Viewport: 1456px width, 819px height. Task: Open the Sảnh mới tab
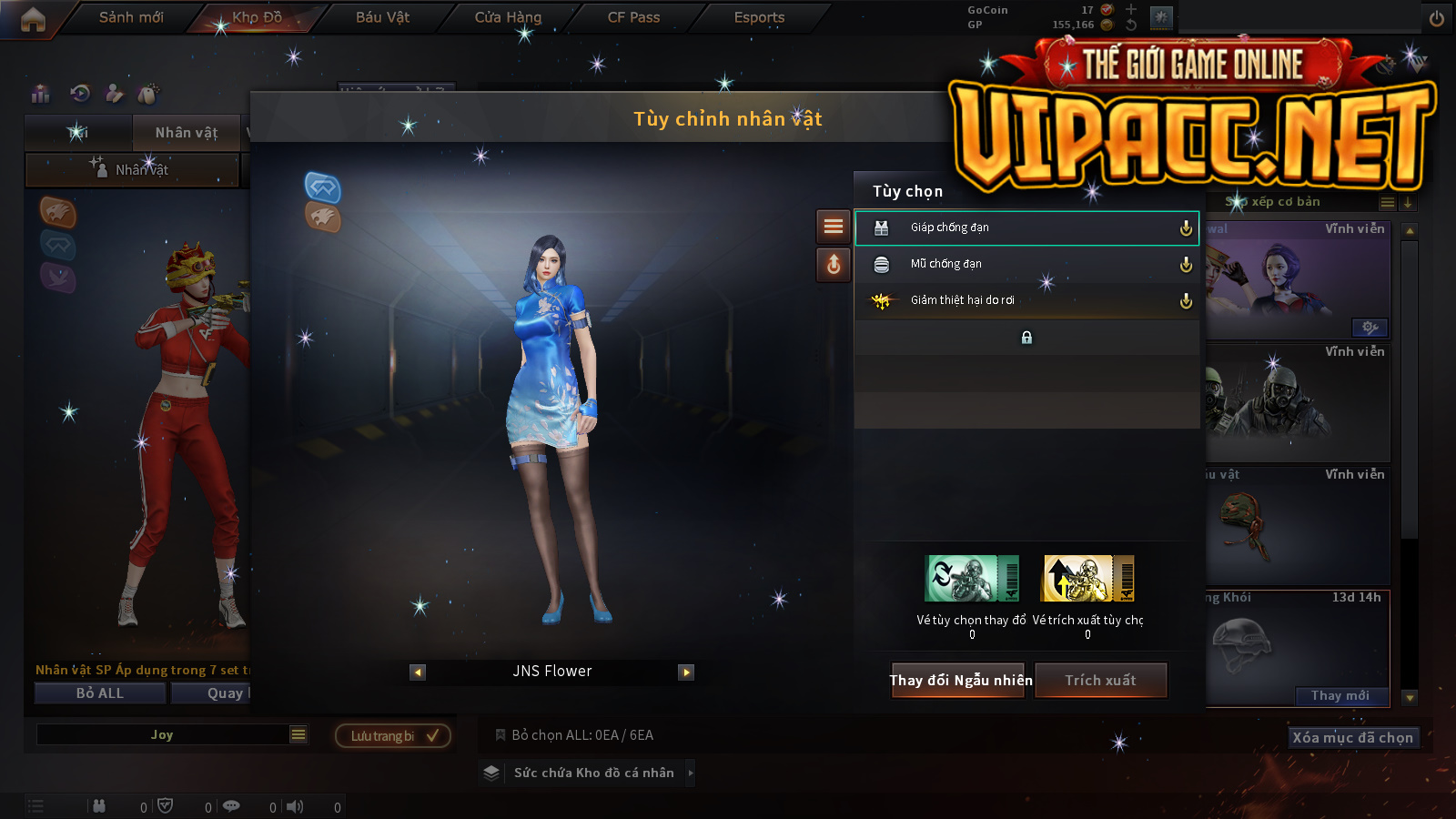[x=131, y=17]
